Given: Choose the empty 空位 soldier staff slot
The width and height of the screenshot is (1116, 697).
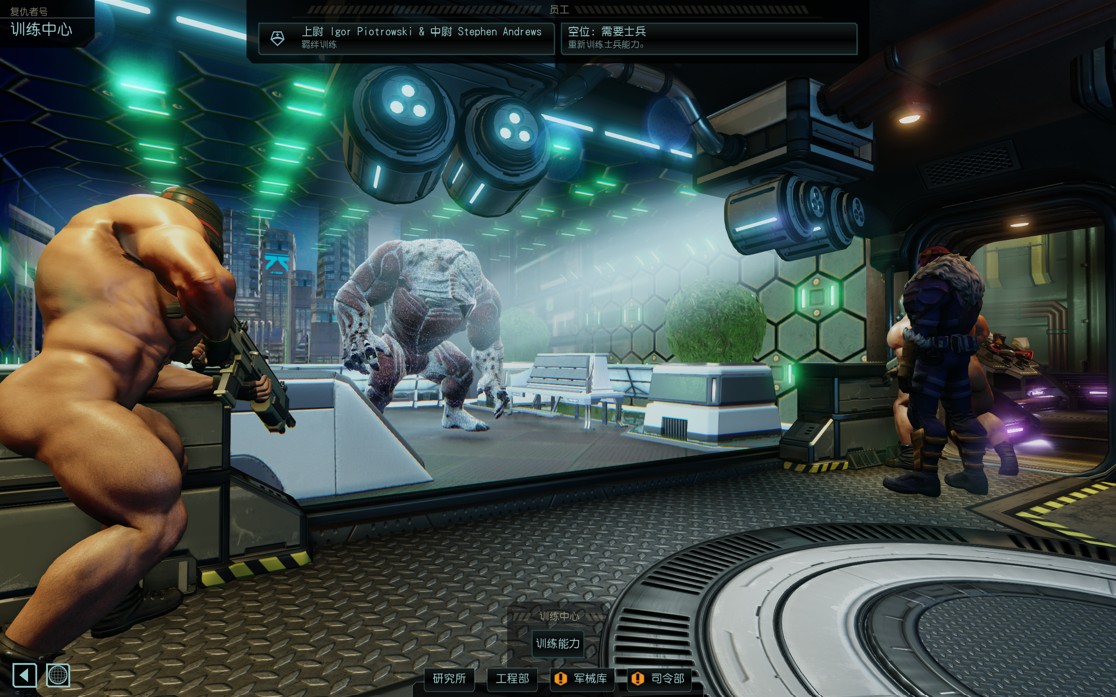Looking at the screenshot, I should (x=708, y=38).
